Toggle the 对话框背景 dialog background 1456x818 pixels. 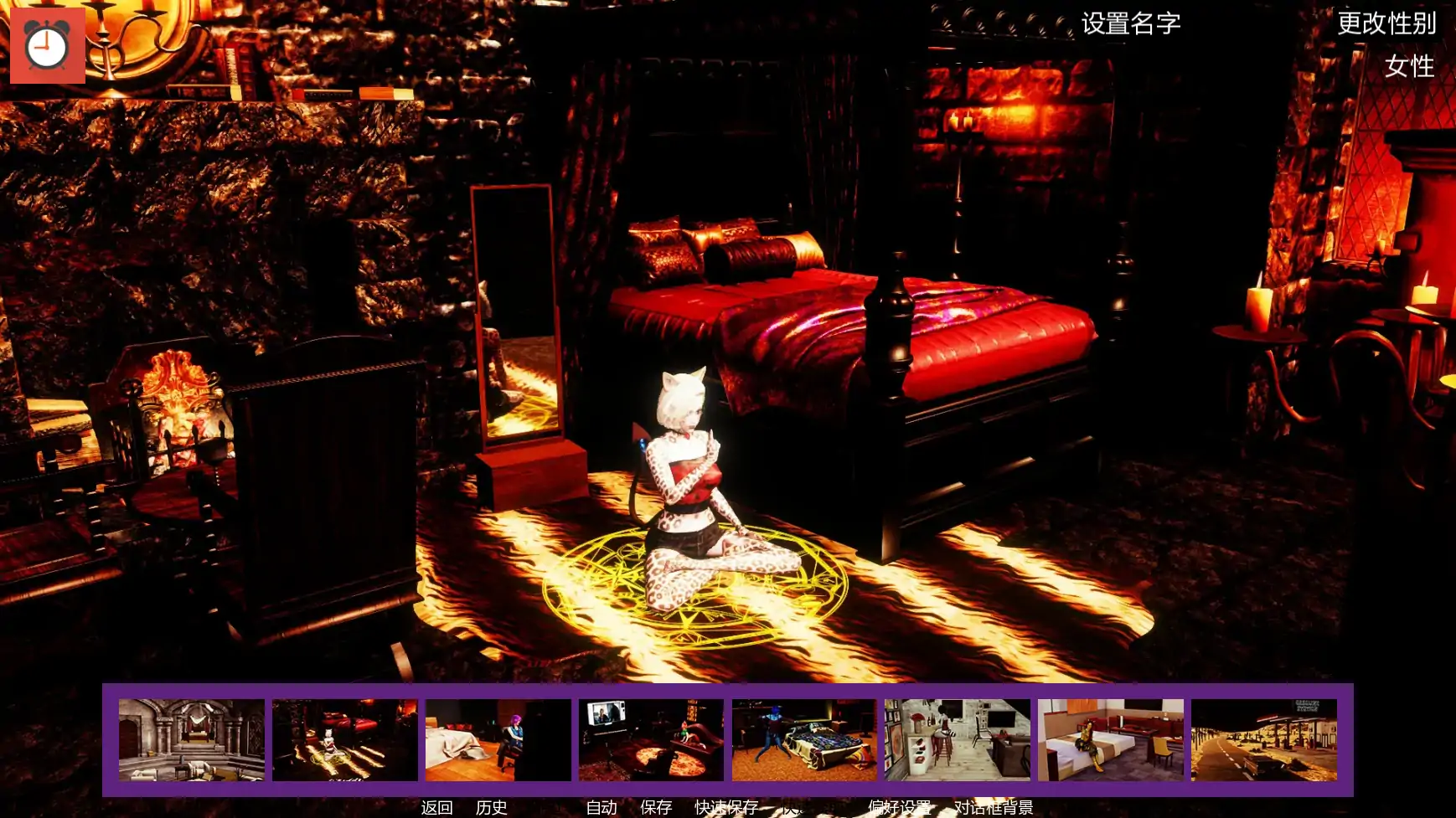[993, 808]
